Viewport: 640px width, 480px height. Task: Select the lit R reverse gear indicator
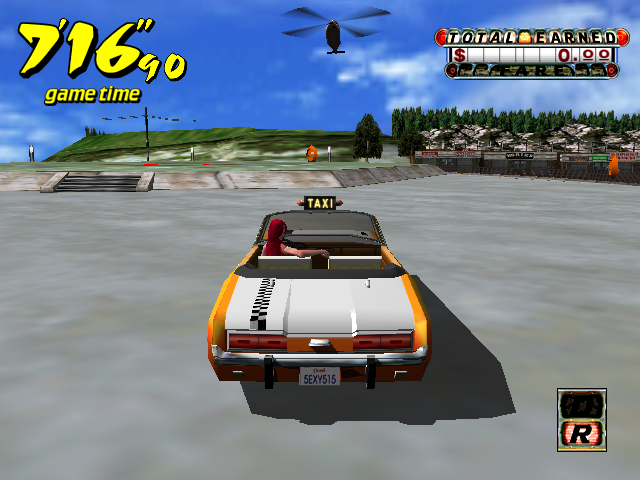581,433
